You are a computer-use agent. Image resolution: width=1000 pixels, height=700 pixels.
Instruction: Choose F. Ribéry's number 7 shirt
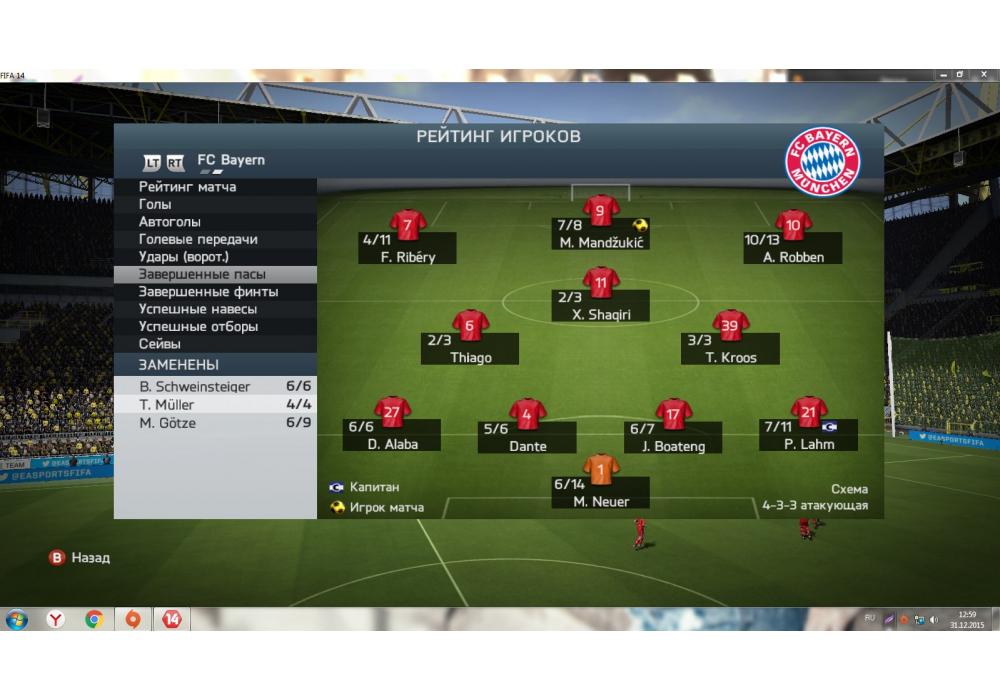coord(407,225)
